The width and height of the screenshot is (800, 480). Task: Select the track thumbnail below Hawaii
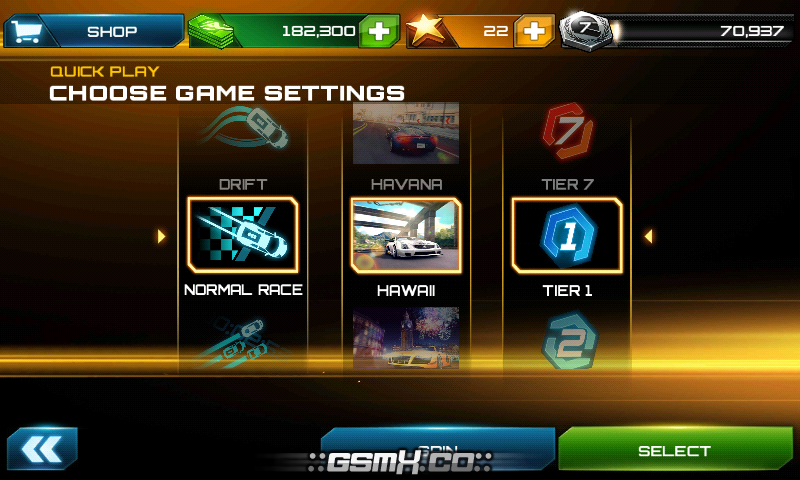tap(406, 338)
